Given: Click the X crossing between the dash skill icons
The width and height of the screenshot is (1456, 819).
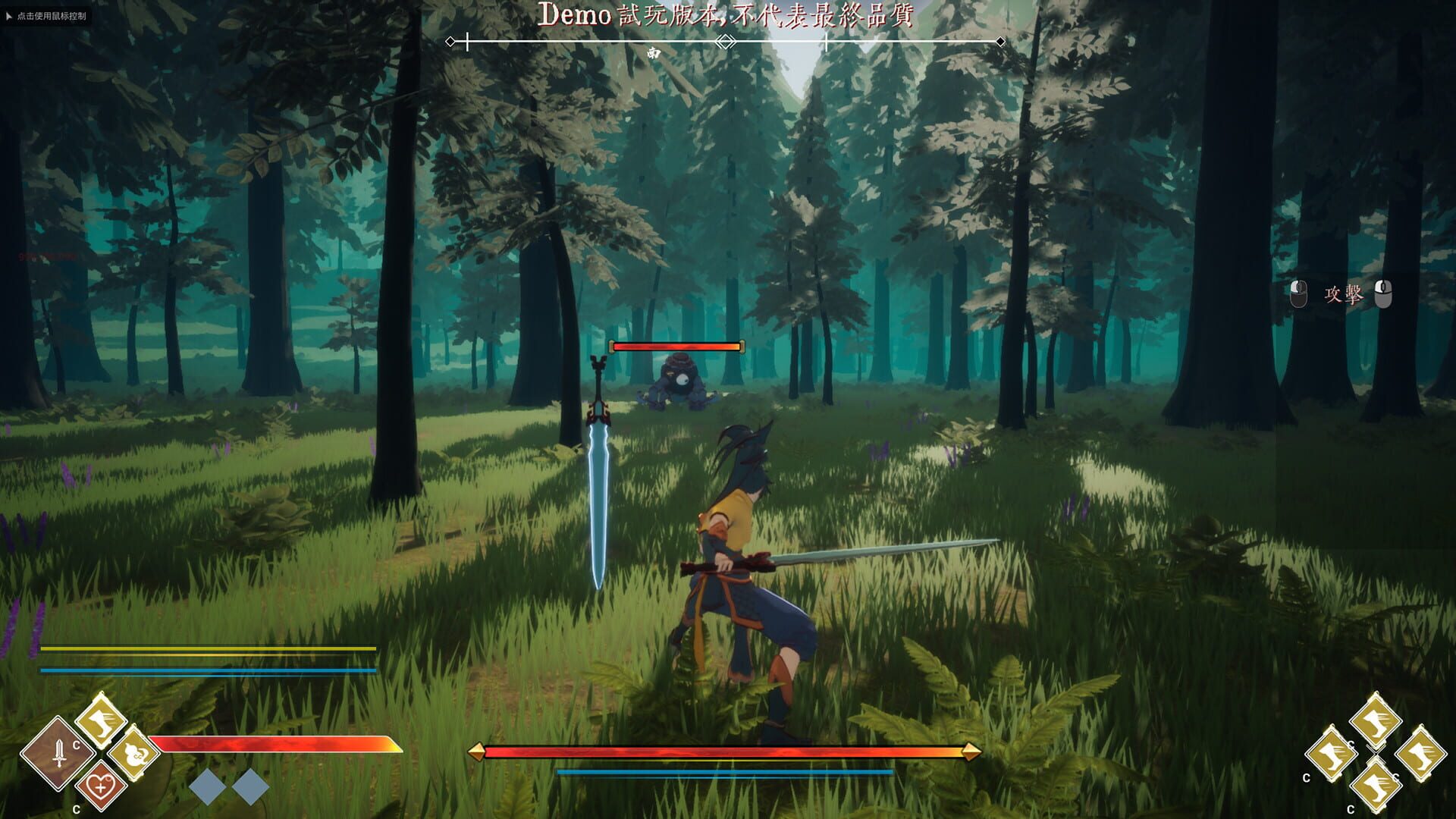Looking at the screenshot, I should click(1374, 752).
